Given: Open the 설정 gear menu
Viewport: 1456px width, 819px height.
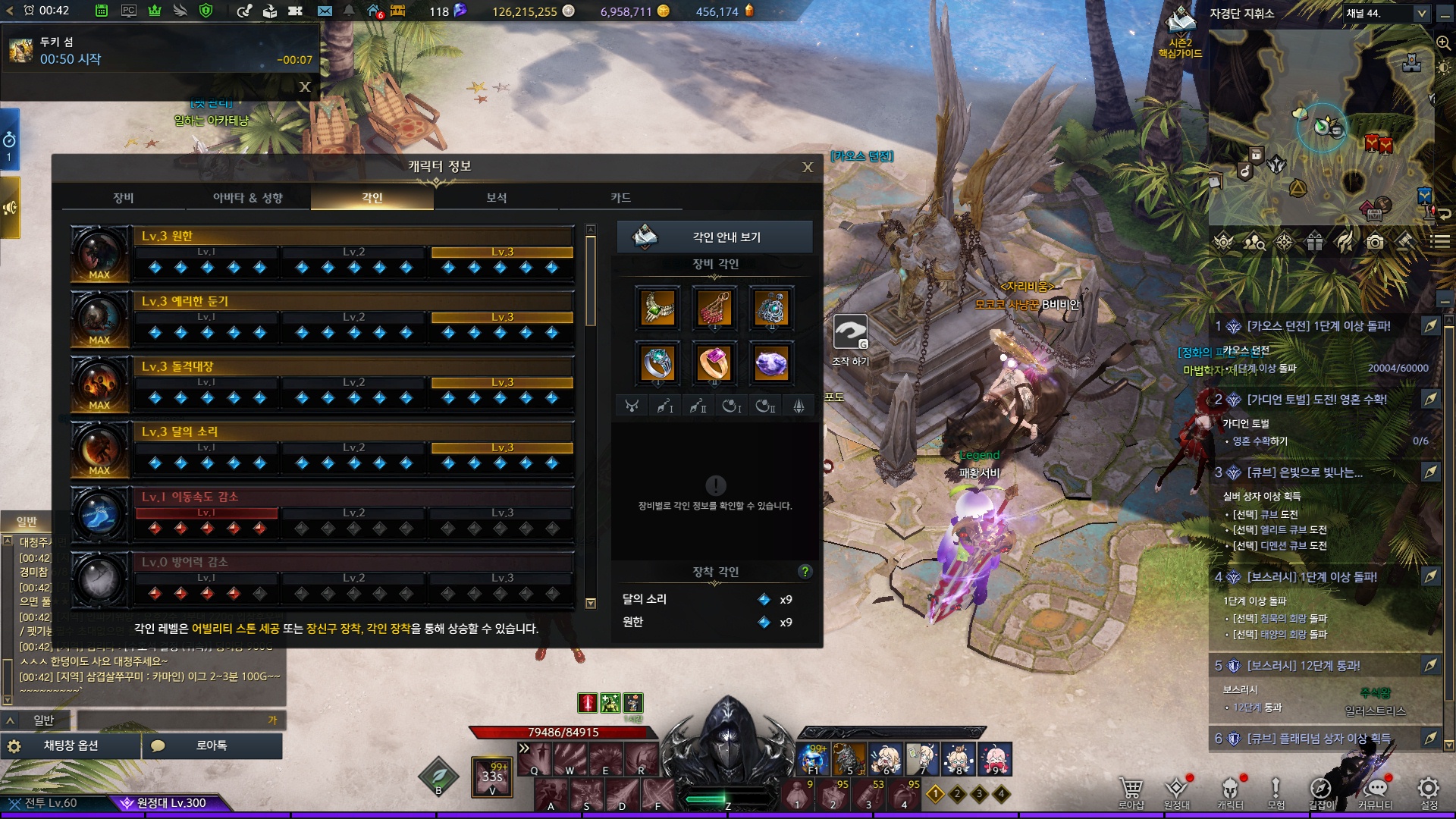Looking at the screenshot, I should [x=1429, y=792].
